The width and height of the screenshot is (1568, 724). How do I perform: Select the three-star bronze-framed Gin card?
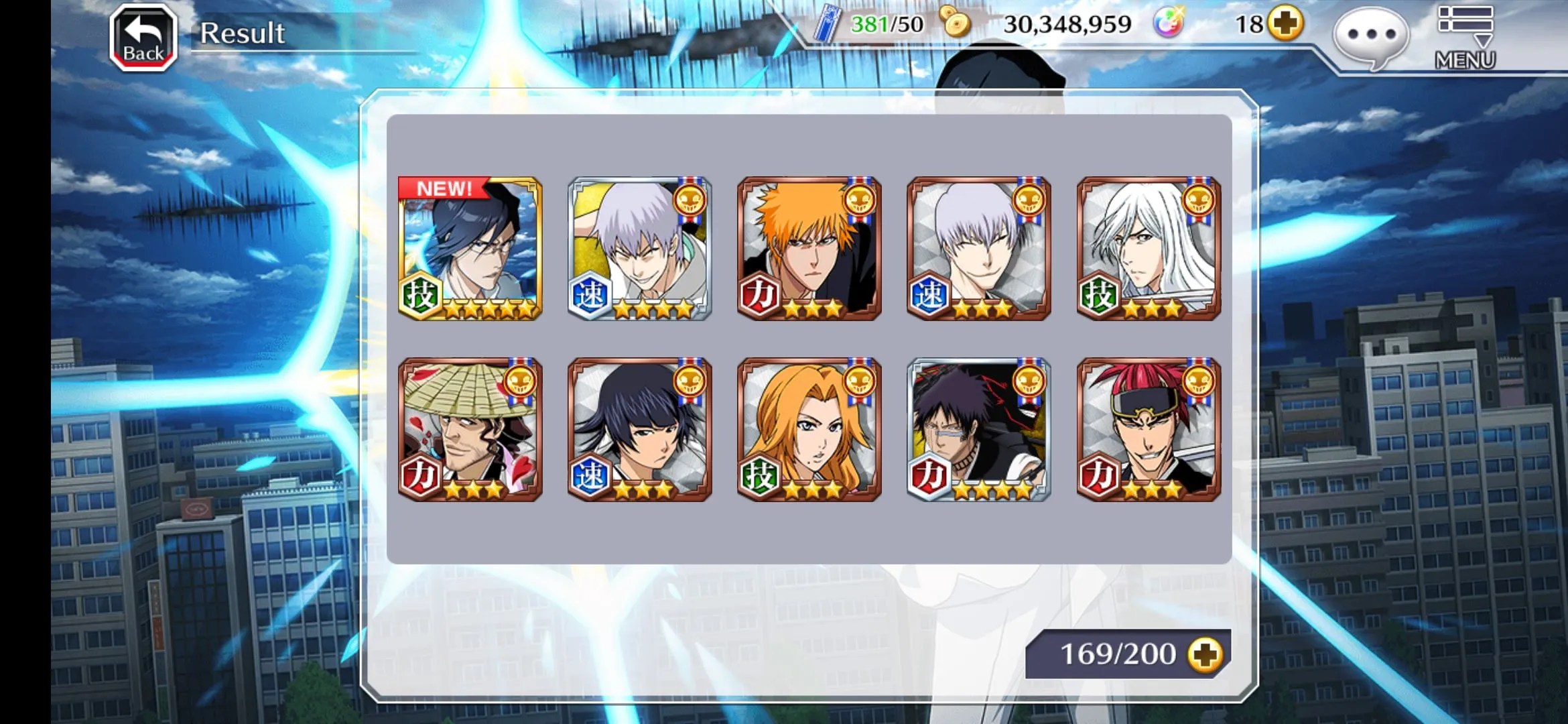point(978,249)
